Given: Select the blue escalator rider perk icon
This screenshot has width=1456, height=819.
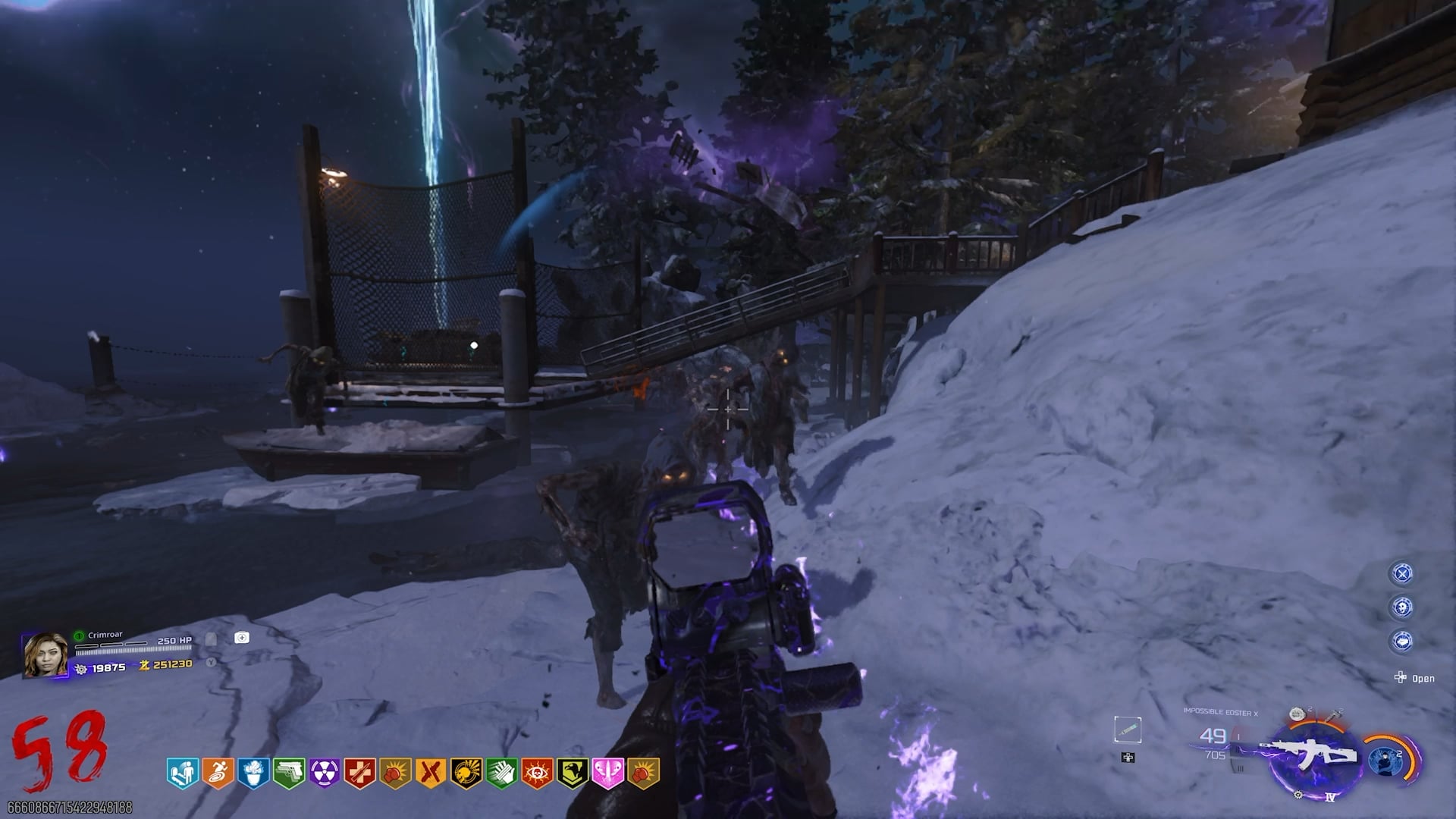Looking at the screenshot, I should (182, 773).
